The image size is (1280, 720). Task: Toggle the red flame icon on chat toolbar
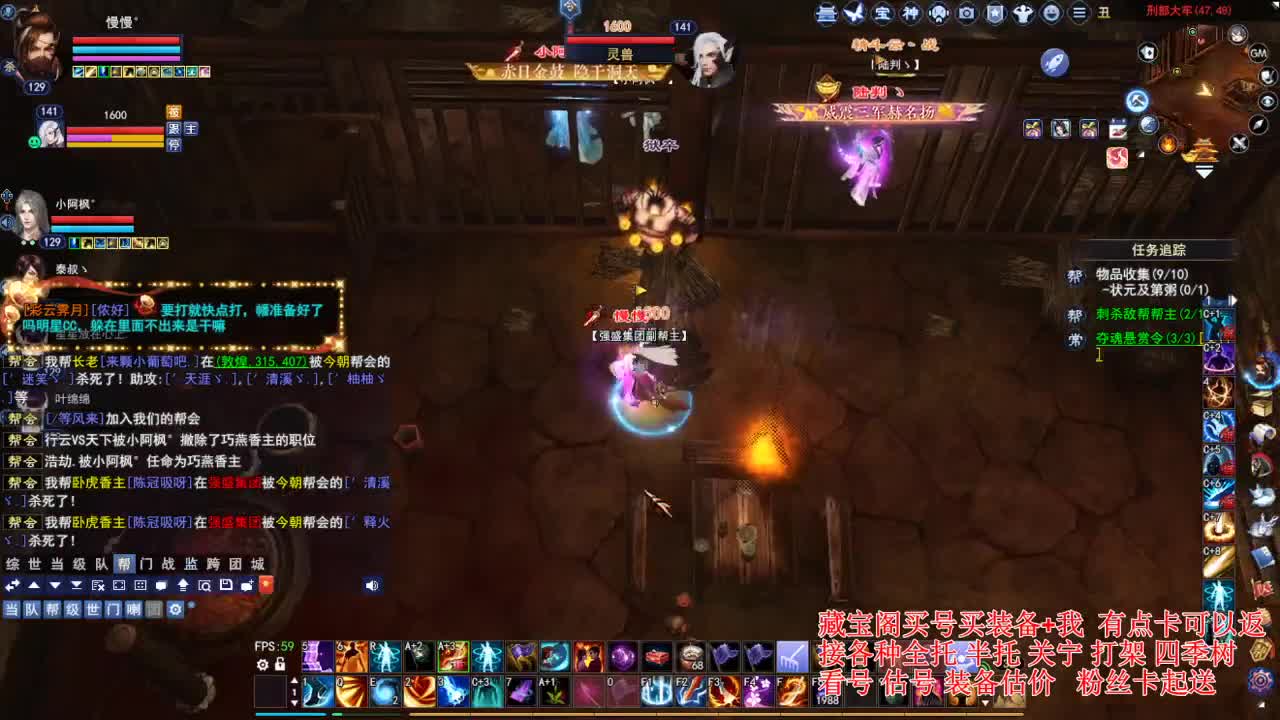coord(267,585)
